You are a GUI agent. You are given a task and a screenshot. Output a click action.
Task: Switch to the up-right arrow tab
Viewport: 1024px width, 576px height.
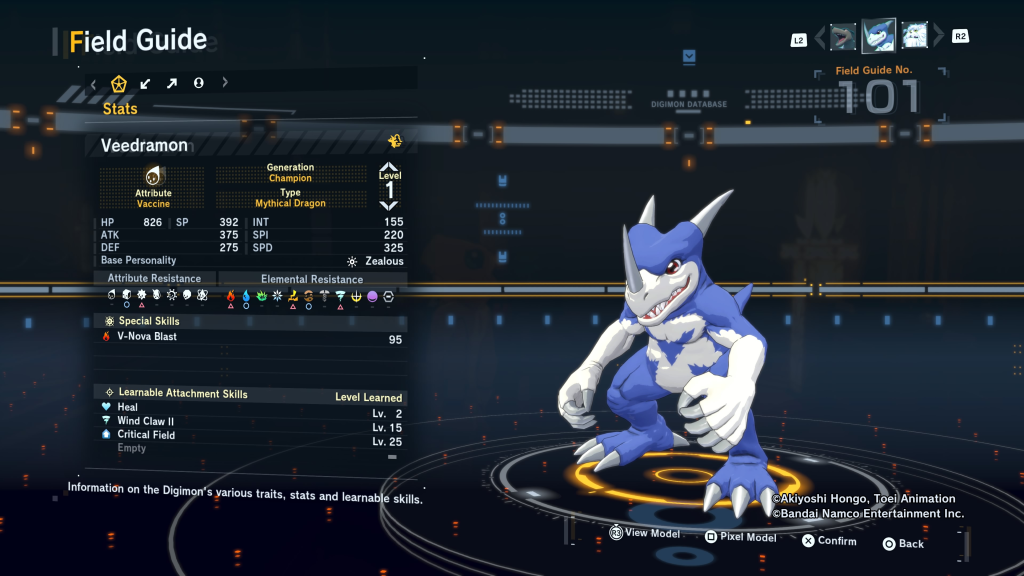pos(172,83)
